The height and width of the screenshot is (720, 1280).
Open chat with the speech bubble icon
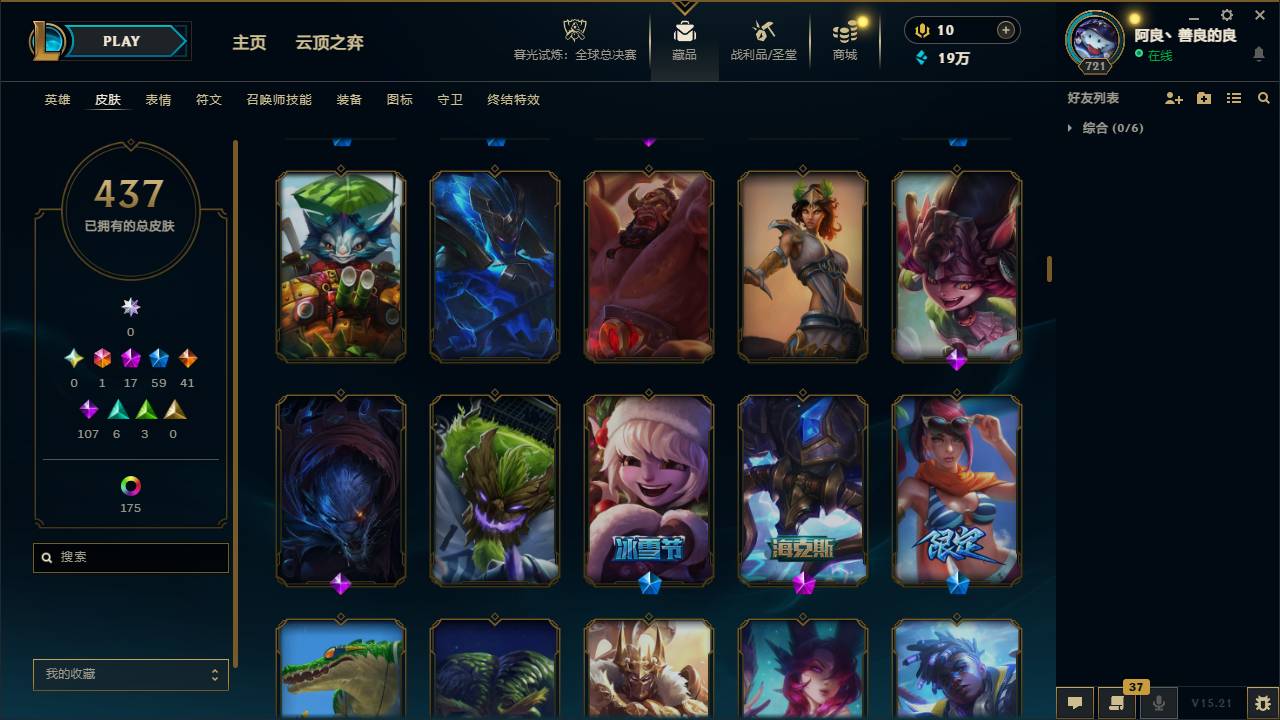[1075, 702]
